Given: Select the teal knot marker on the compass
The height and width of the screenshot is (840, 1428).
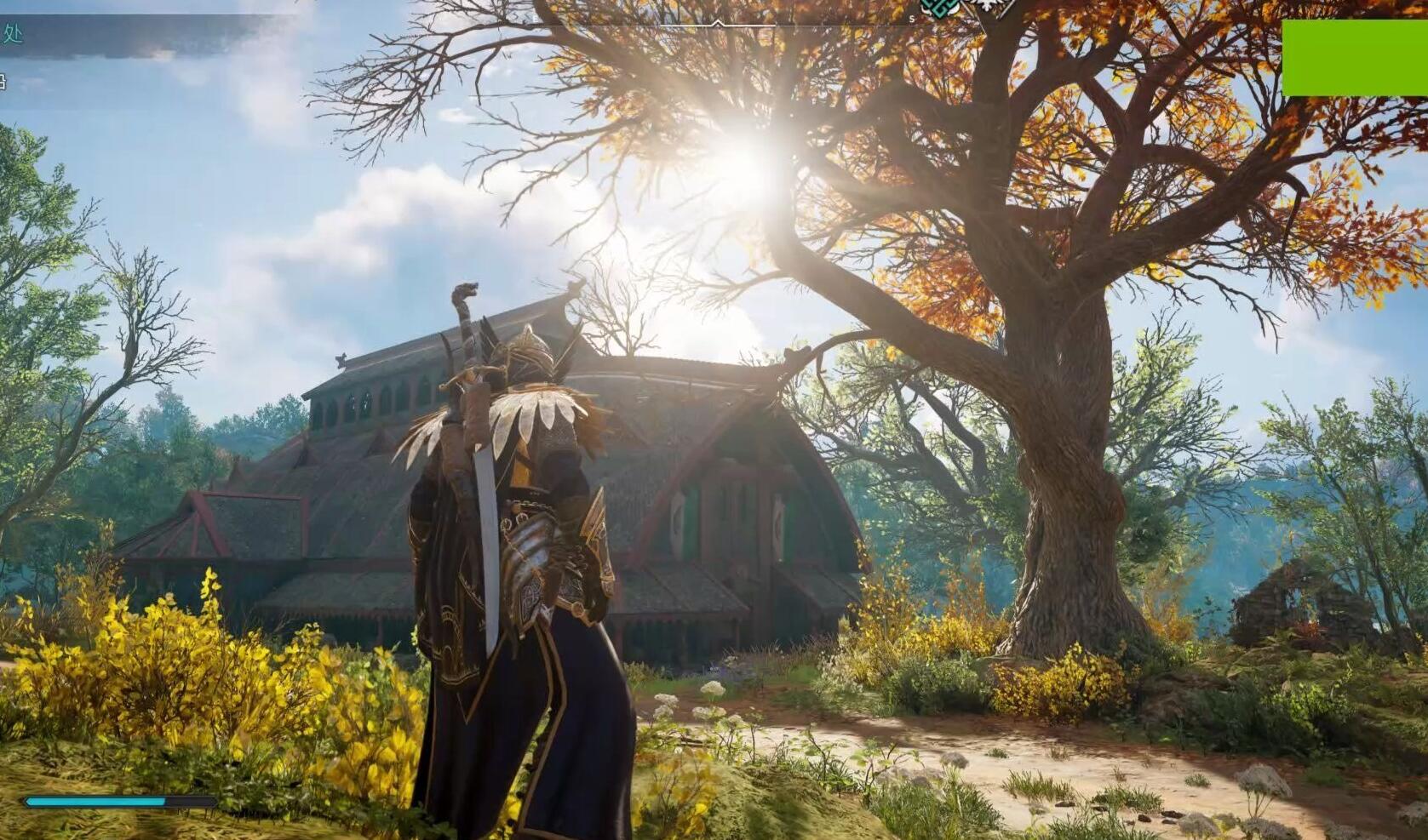Looking at the screenshot, I should click(x=942, y=8).
